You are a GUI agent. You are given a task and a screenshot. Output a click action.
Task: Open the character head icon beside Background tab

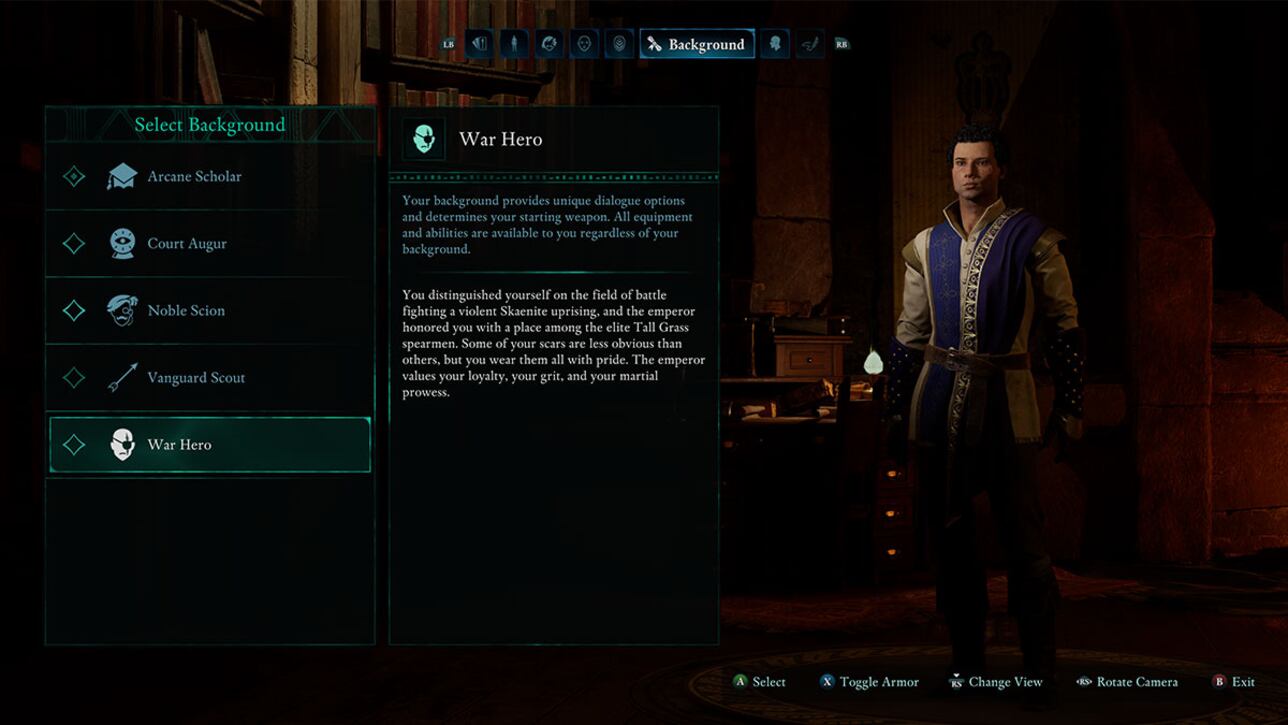774,43
